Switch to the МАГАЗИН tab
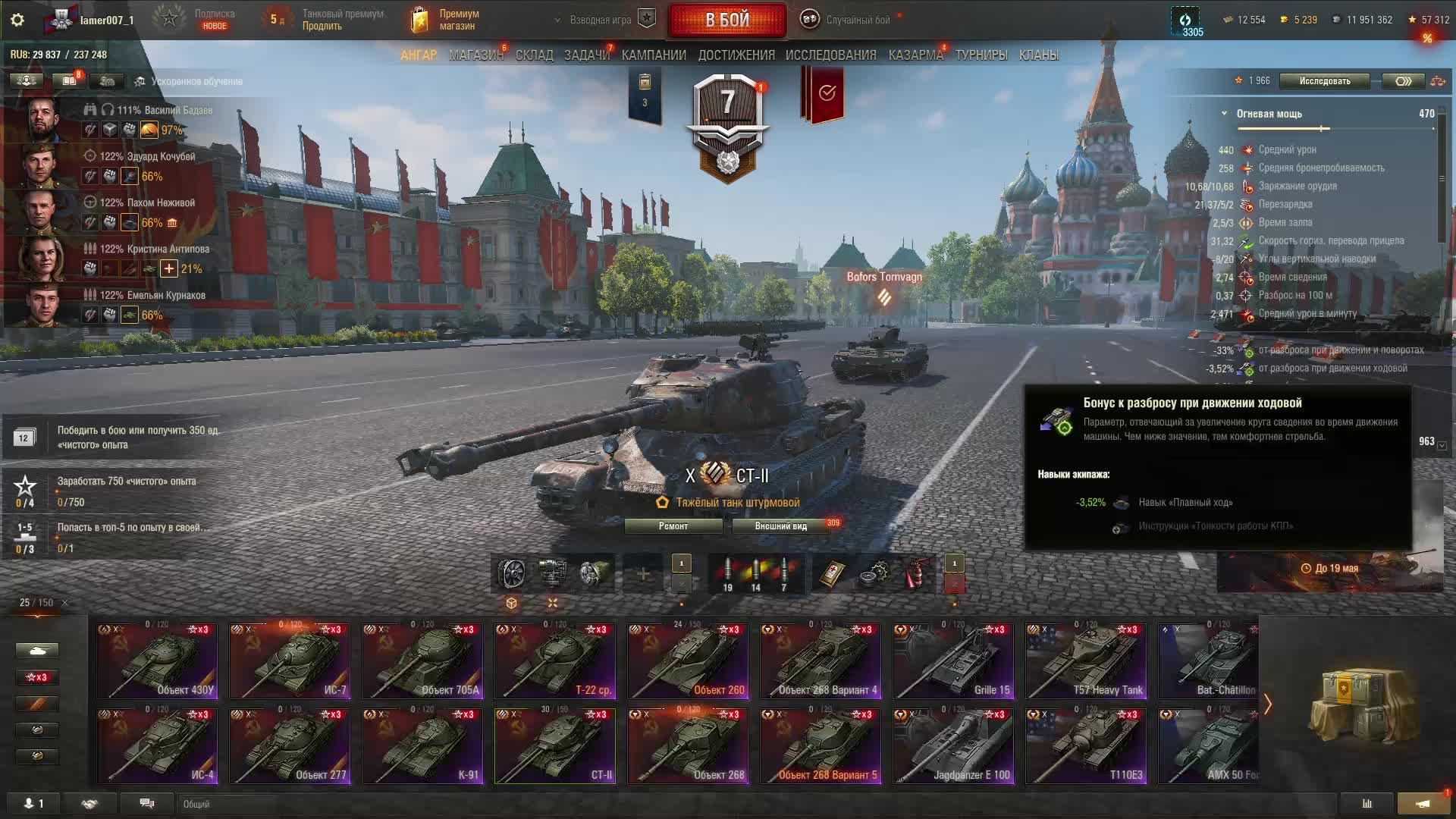This screenshot has height=819, width=1456. pos(475,55)
